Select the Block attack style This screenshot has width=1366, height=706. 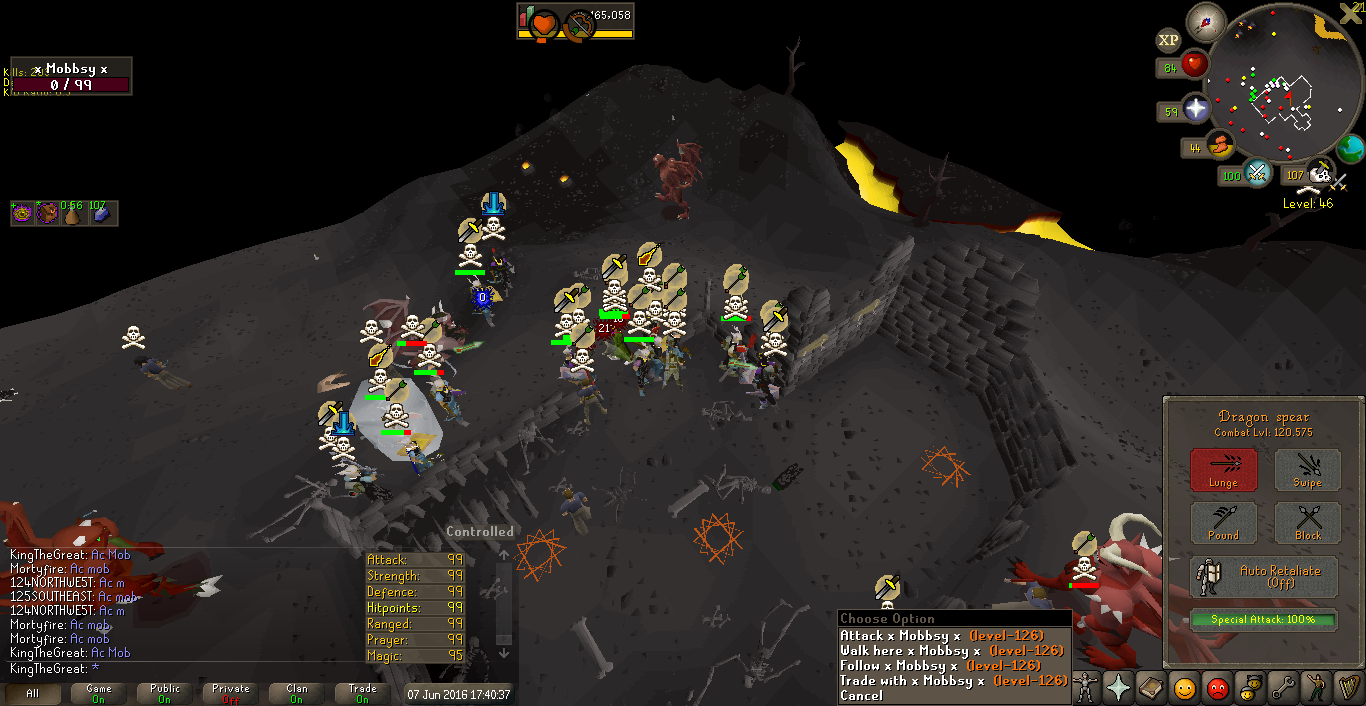click(1308, 523)
